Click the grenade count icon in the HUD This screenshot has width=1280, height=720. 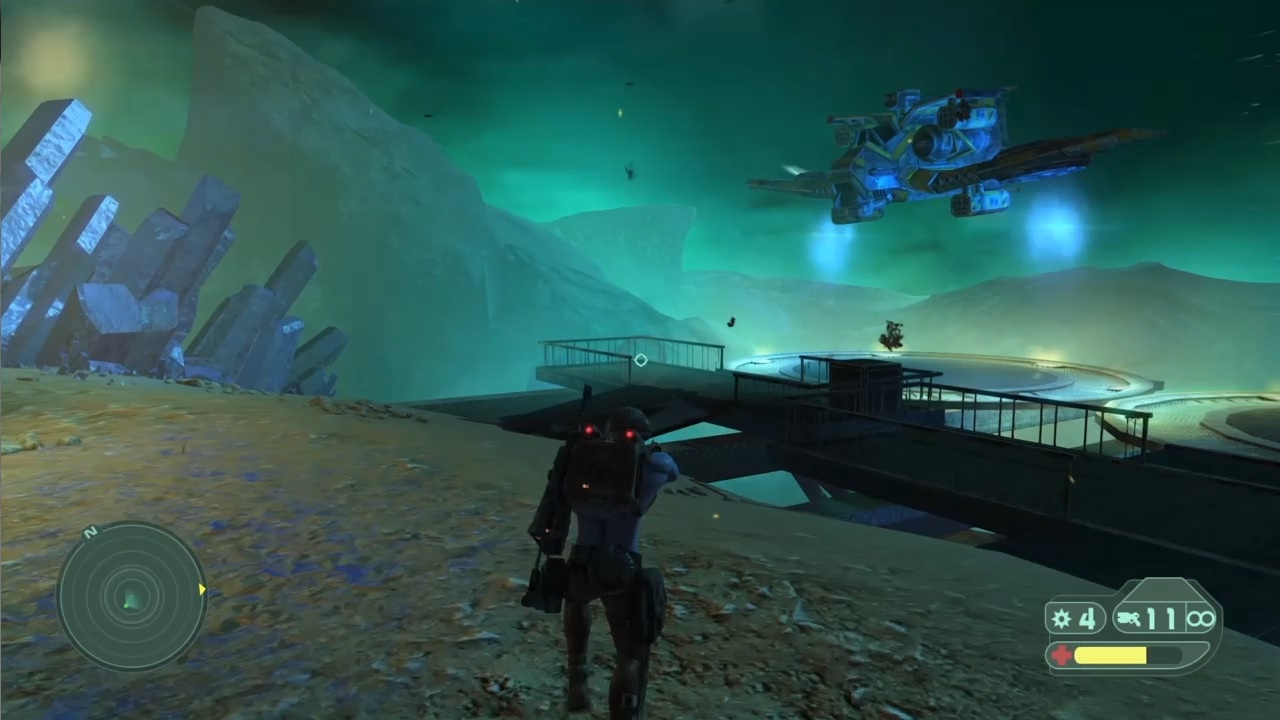1060,618
